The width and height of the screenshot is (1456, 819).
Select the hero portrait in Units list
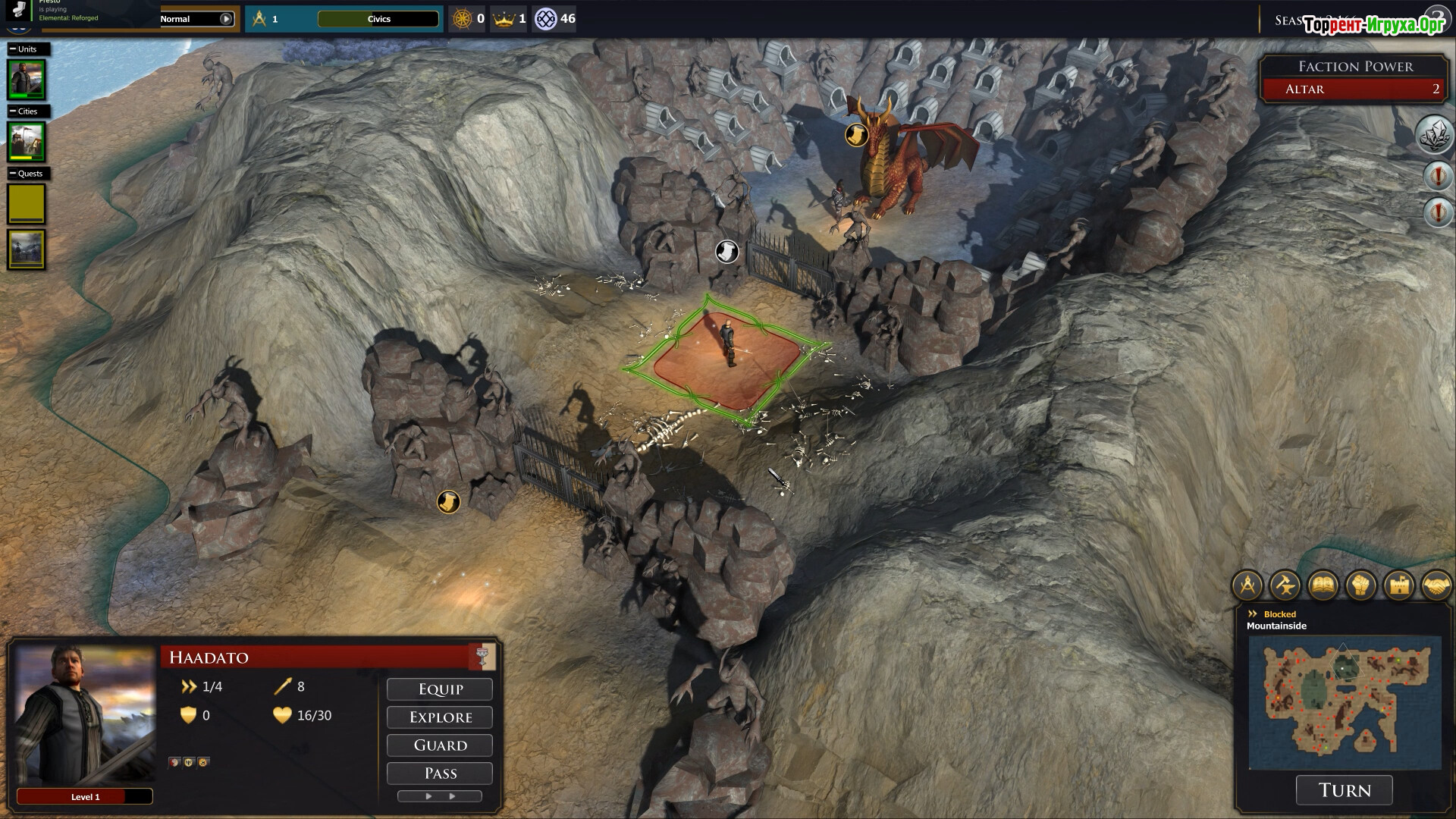[27, 79]
